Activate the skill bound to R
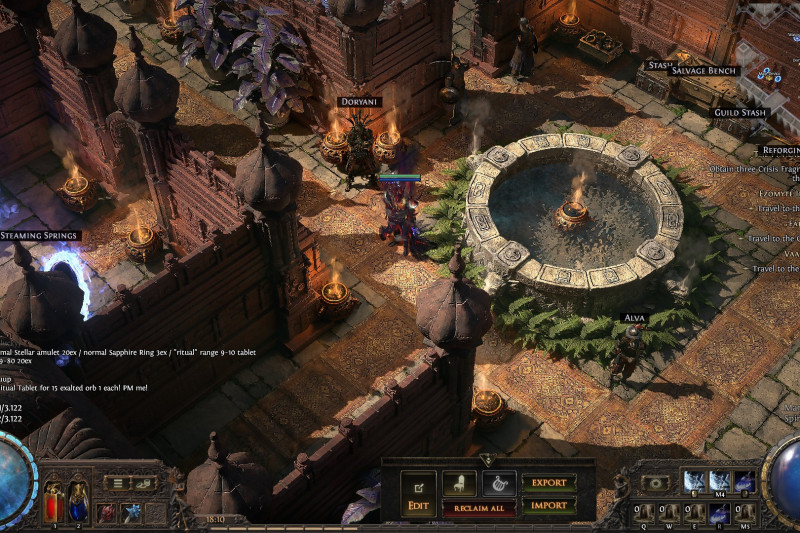Image resolution: width=800 pixels, height=533 pixels. (x=718, y=514)
